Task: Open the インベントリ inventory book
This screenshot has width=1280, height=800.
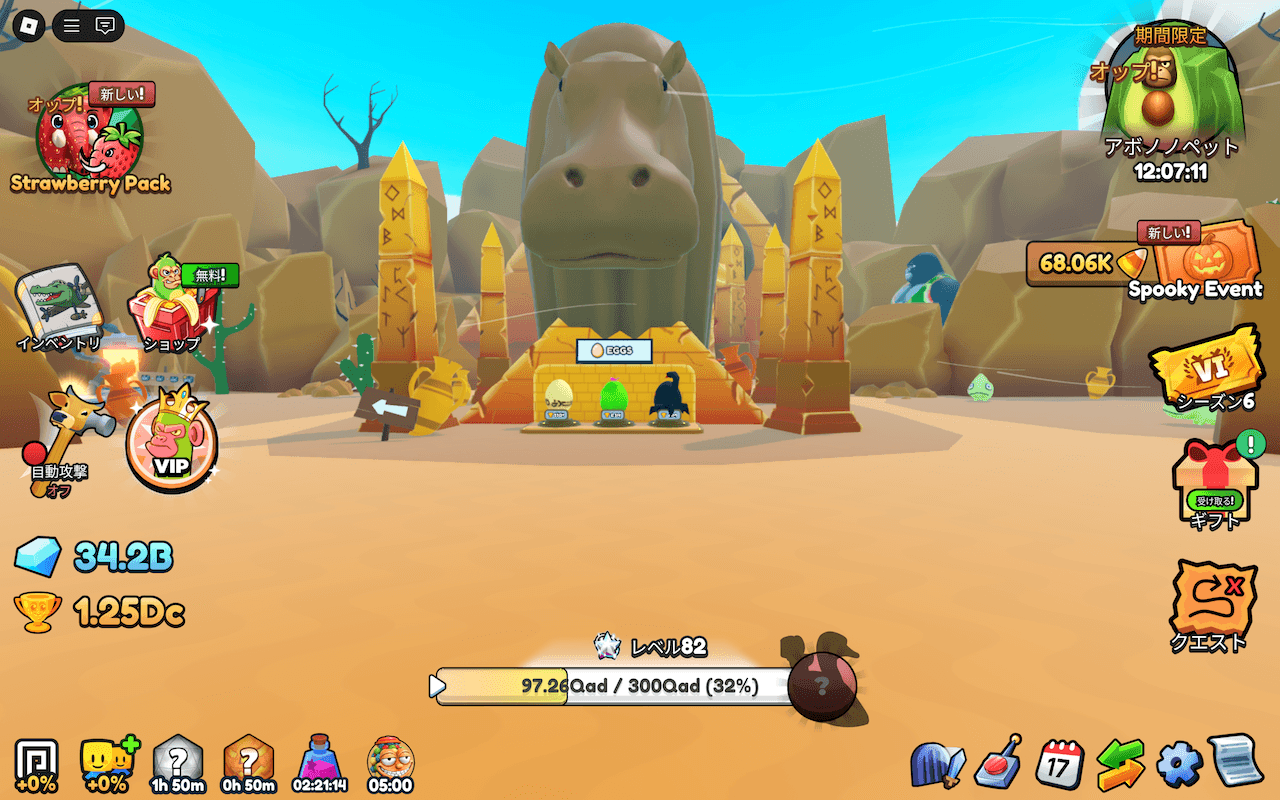Action: coord(58,305)
